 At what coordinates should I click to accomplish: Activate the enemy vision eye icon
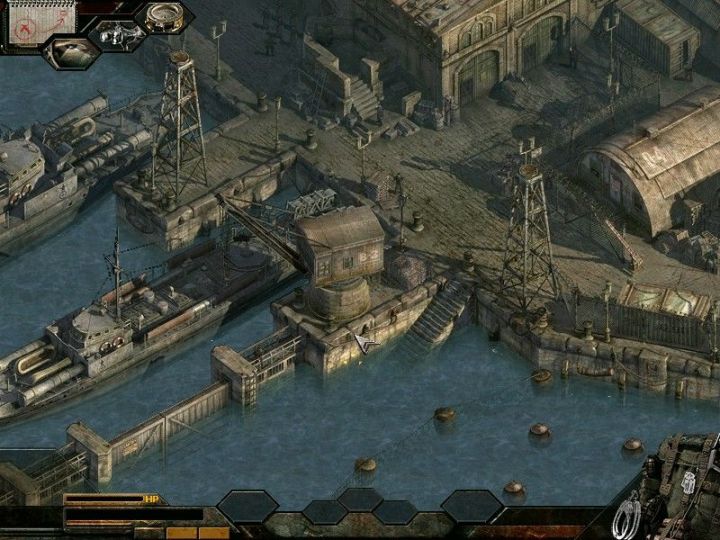(x=71, y=52)
